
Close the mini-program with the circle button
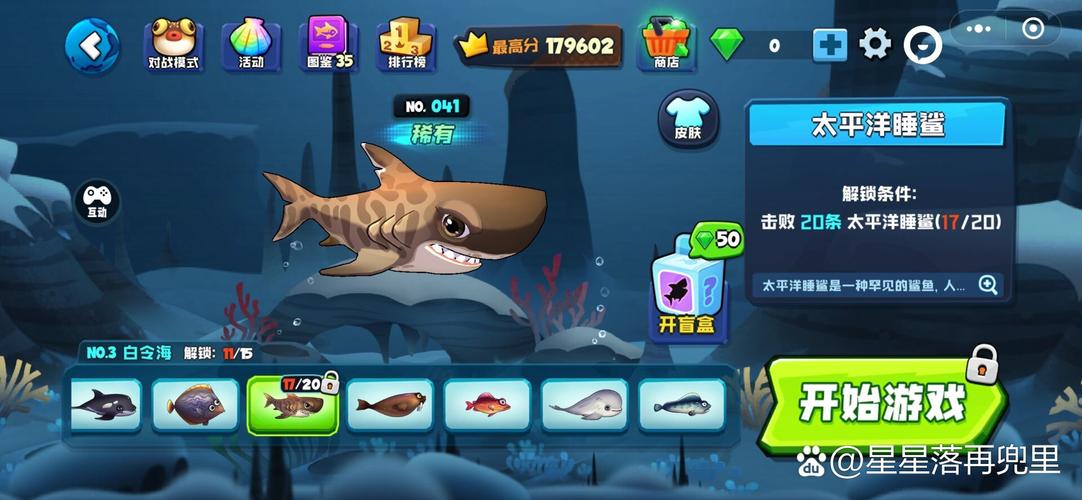(1034, 29)
